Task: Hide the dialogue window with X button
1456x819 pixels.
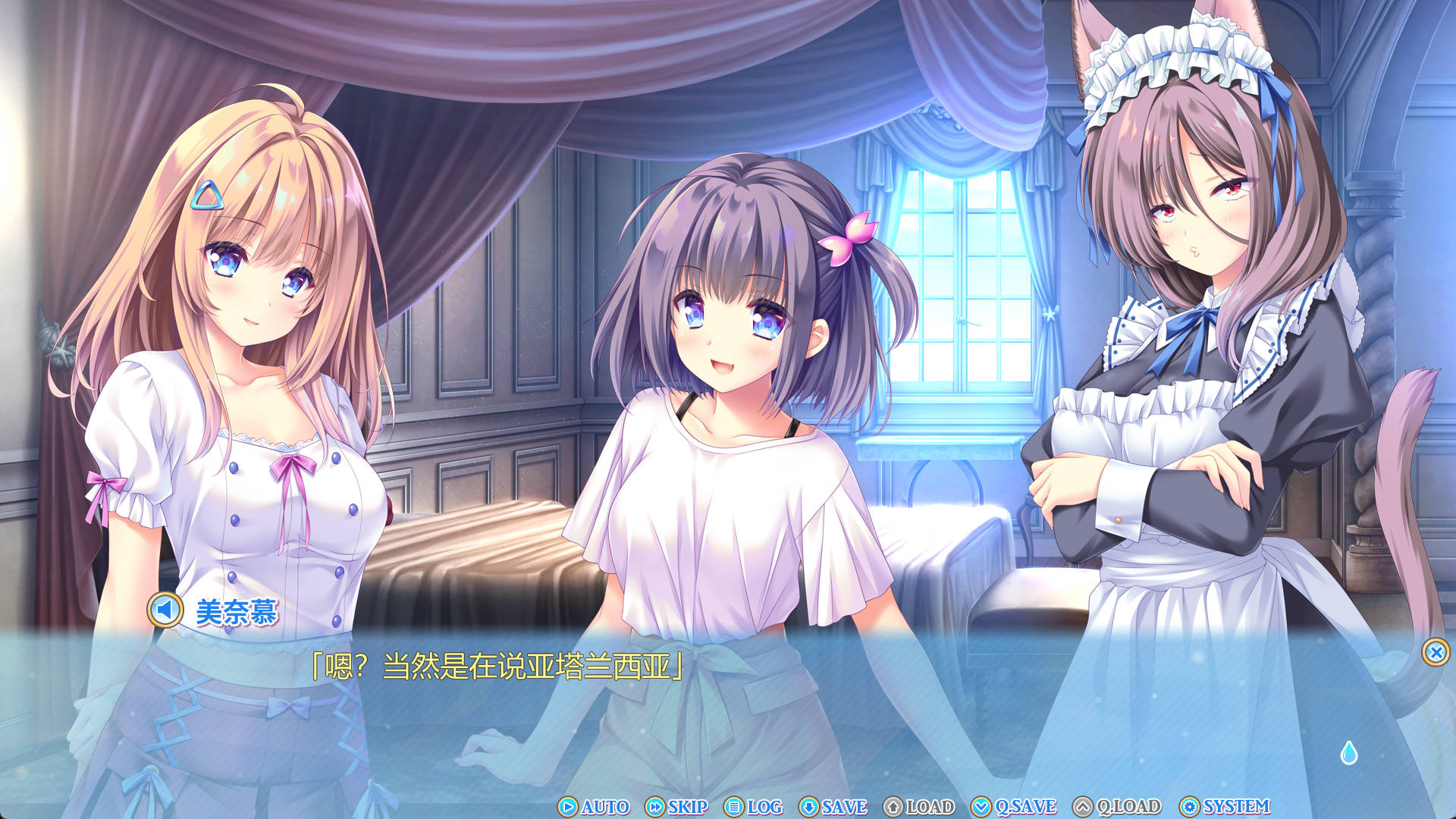Action: 1435,652
